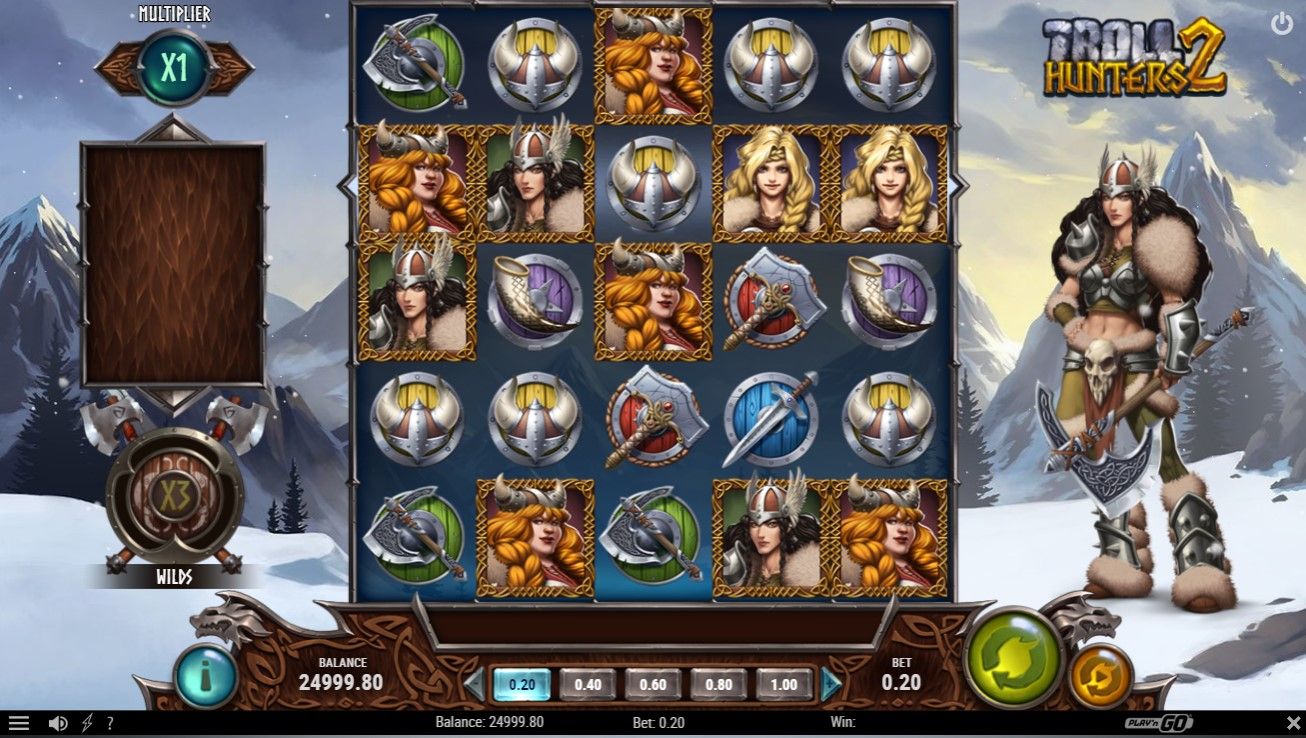
Task: Close the game with the X
Action: pos(1293,723)
